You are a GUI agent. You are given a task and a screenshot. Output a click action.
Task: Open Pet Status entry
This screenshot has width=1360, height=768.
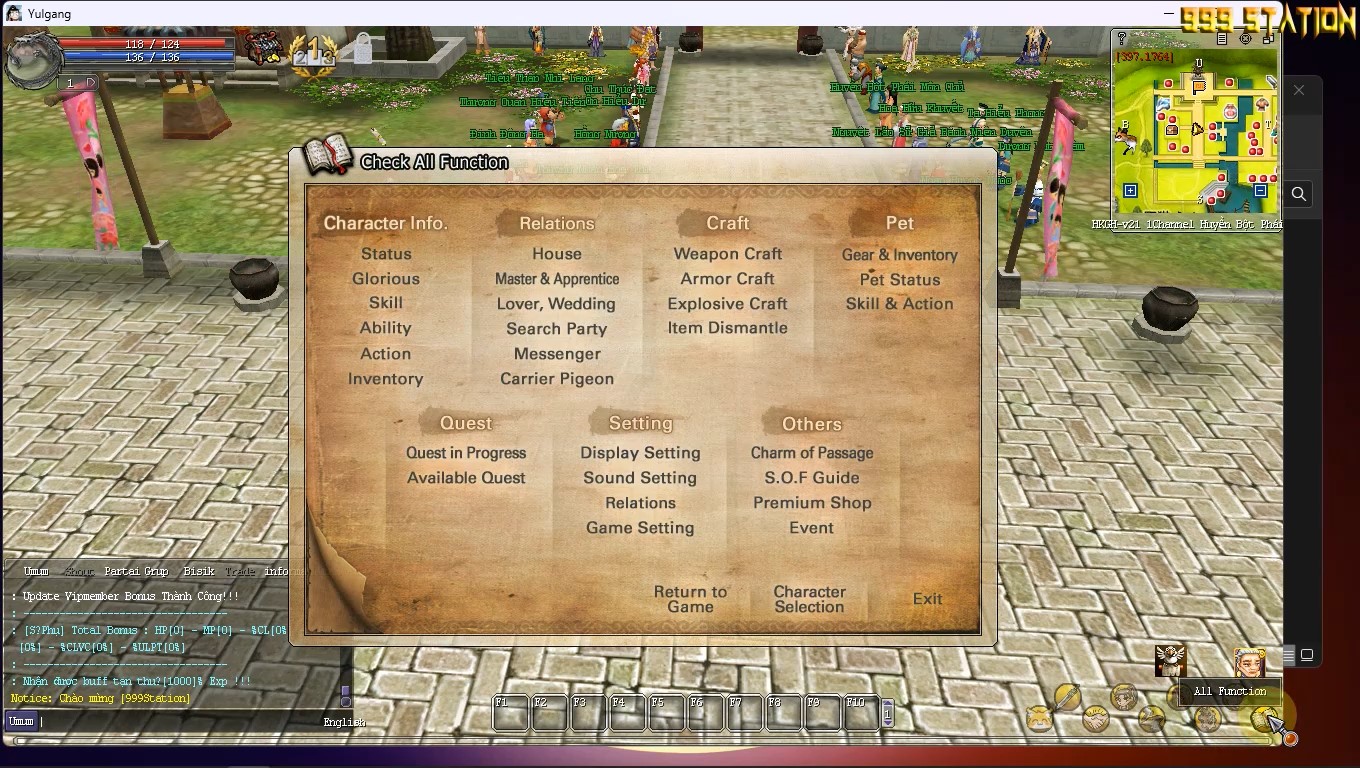[900, 280]
